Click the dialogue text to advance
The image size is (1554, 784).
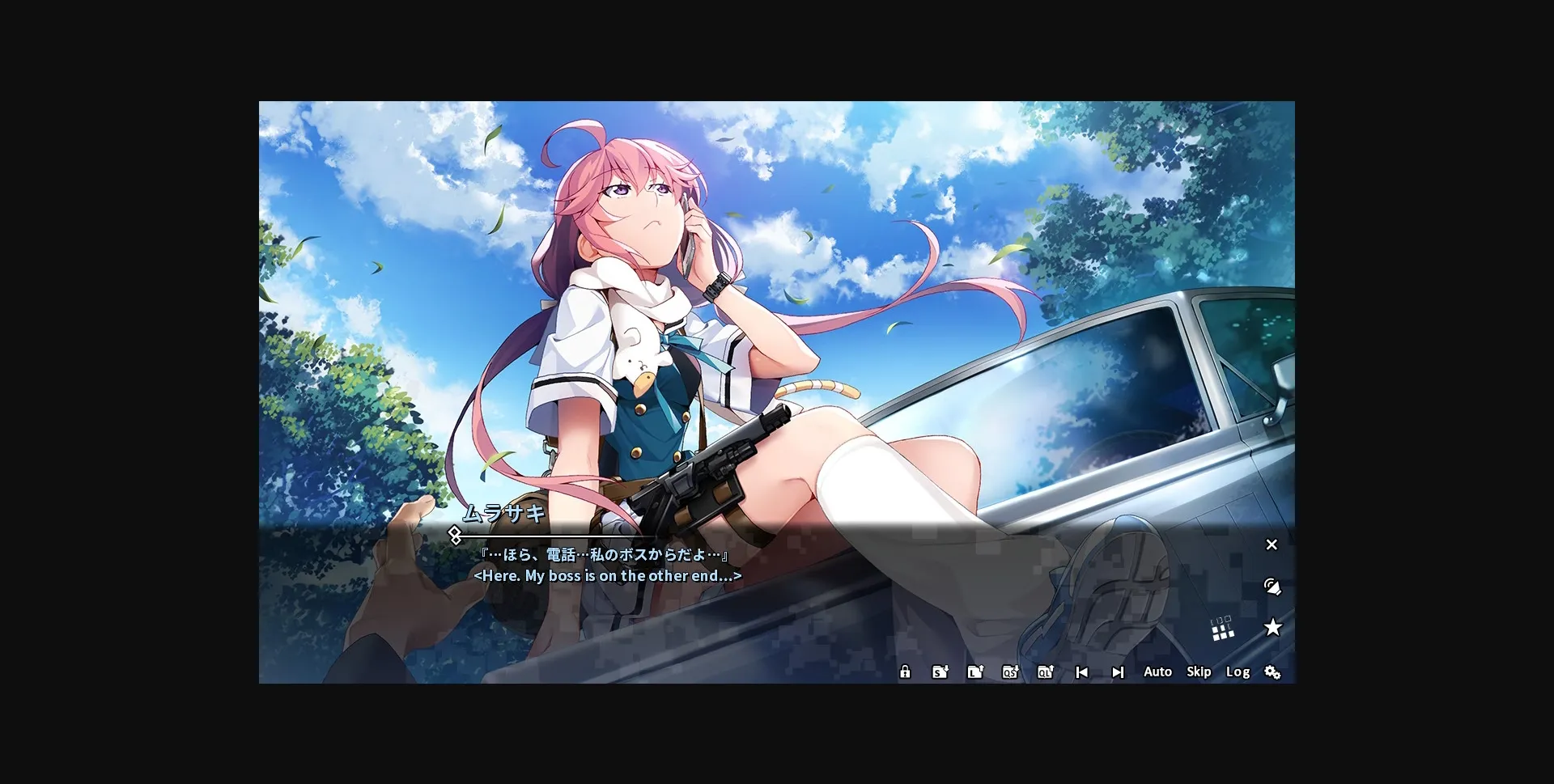tap(605, 555)
